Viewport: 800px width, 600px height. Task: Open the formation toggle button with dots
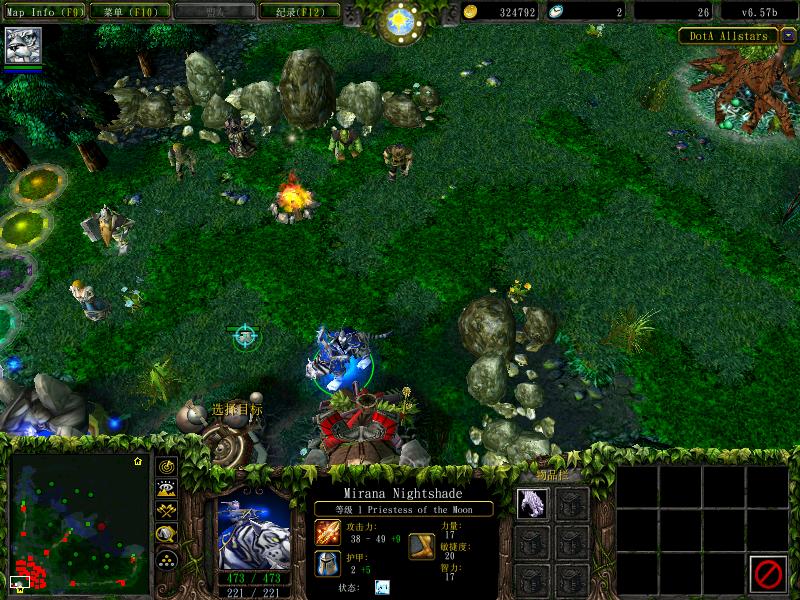click(166, 558)
